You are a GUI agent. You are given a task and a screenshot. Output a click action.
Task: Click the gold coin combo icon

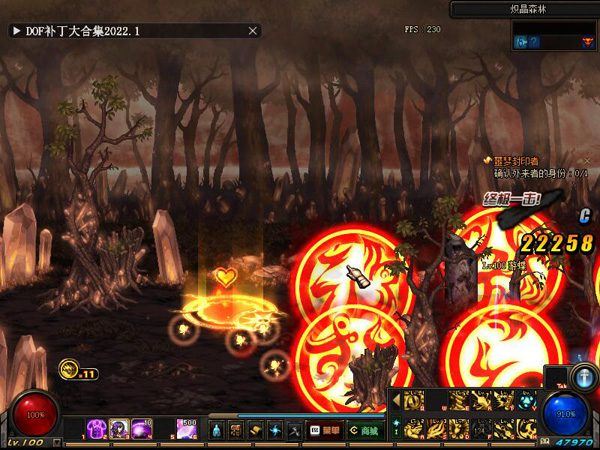click(x=69, y=368)
